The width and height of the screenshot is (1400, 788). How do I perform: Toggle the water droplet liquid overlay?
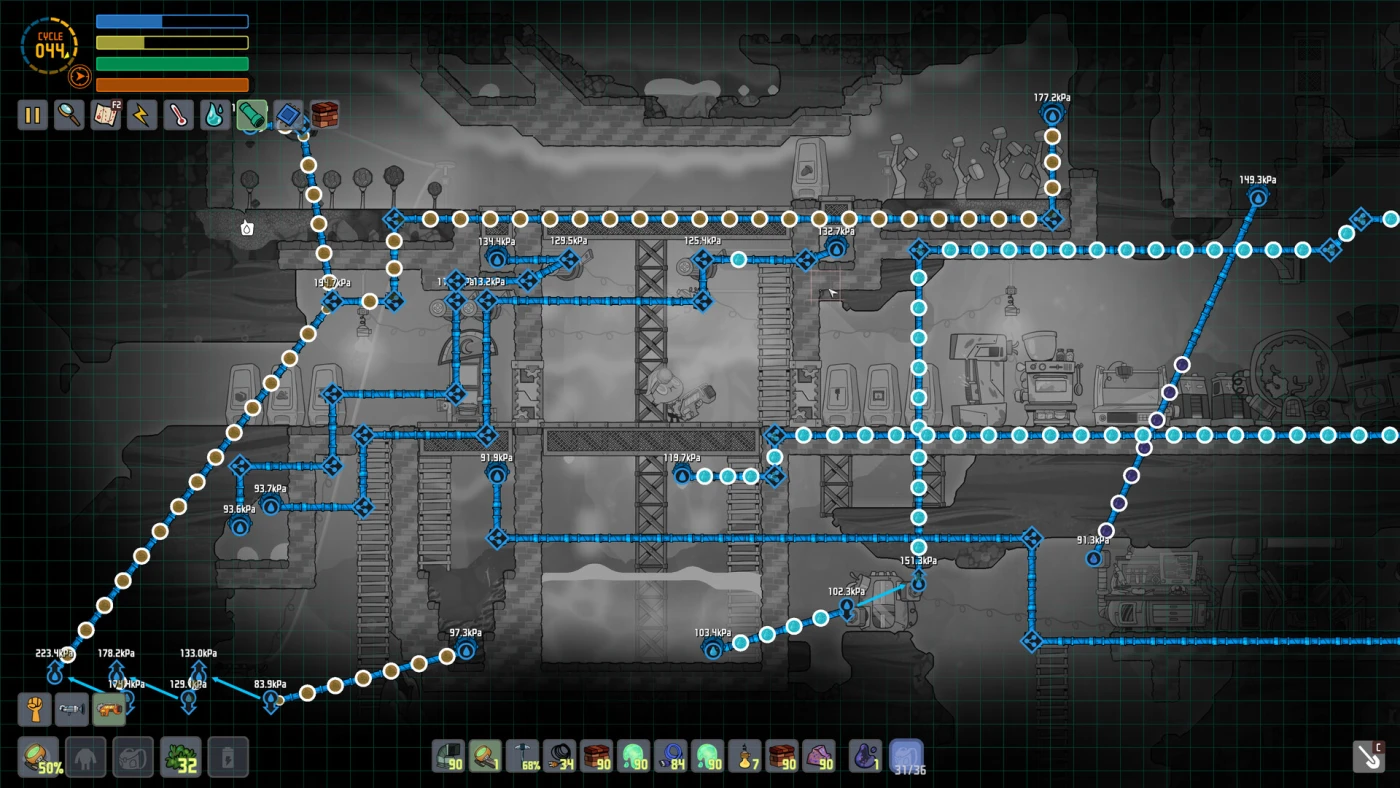tap(215, 115)
